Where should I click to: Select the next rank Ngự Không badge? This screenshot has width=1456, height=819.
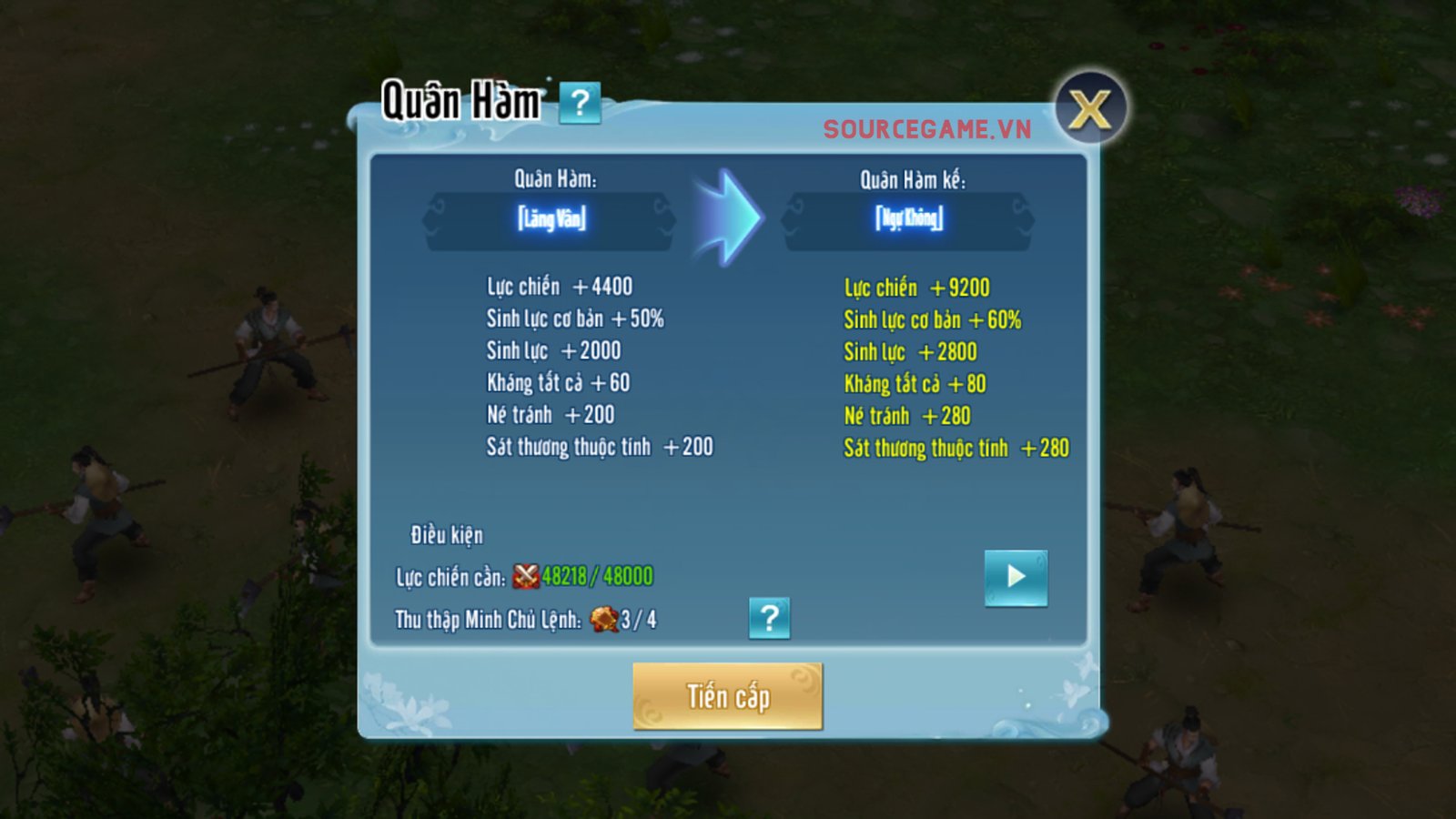(x=908, y=219)
